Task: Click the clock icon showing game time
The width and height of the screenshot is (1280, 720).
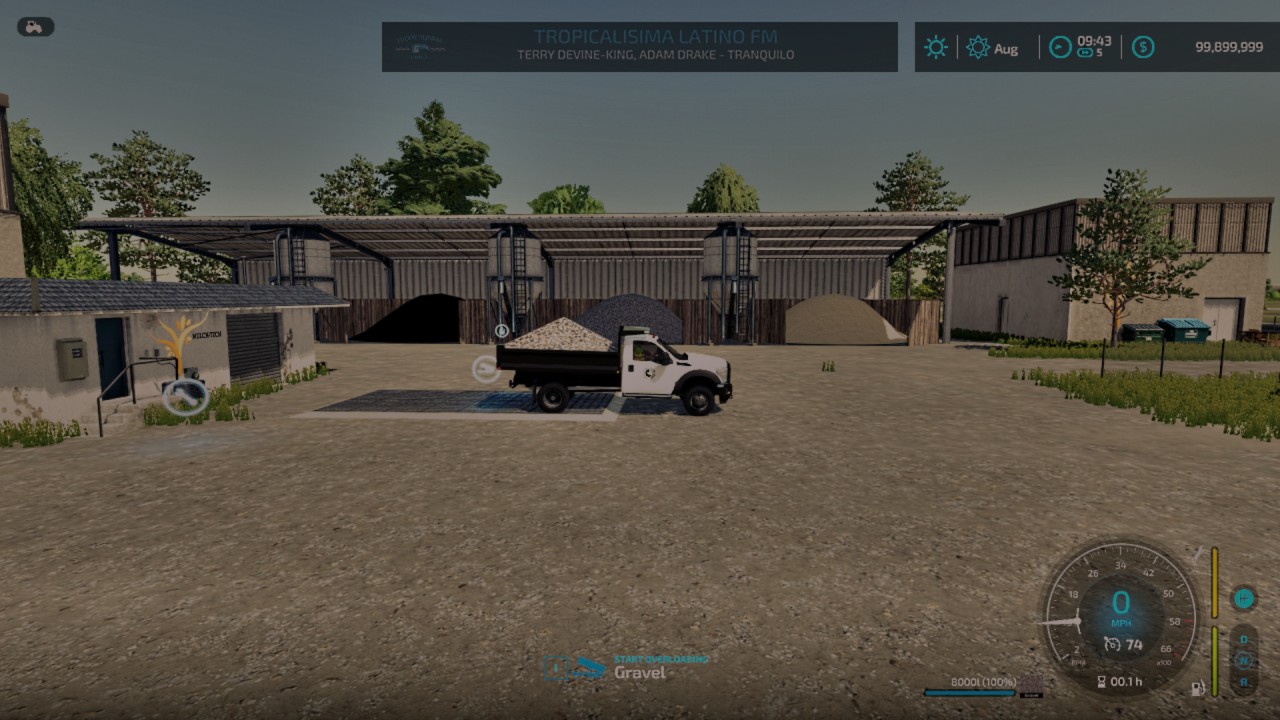Action: (x=1060, y=47)
